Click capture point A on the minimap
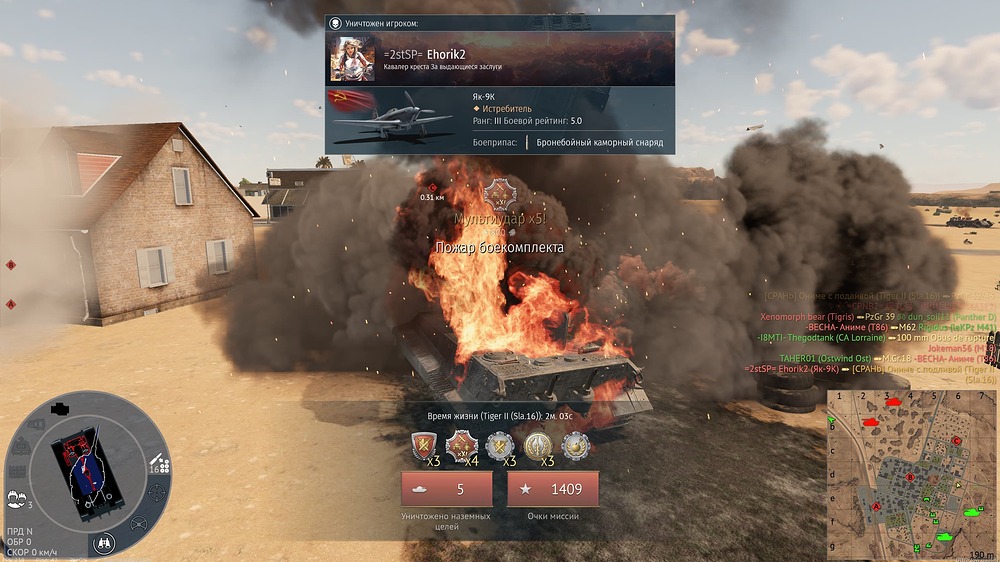1000x562 pixels. click(x=877, y=507)
